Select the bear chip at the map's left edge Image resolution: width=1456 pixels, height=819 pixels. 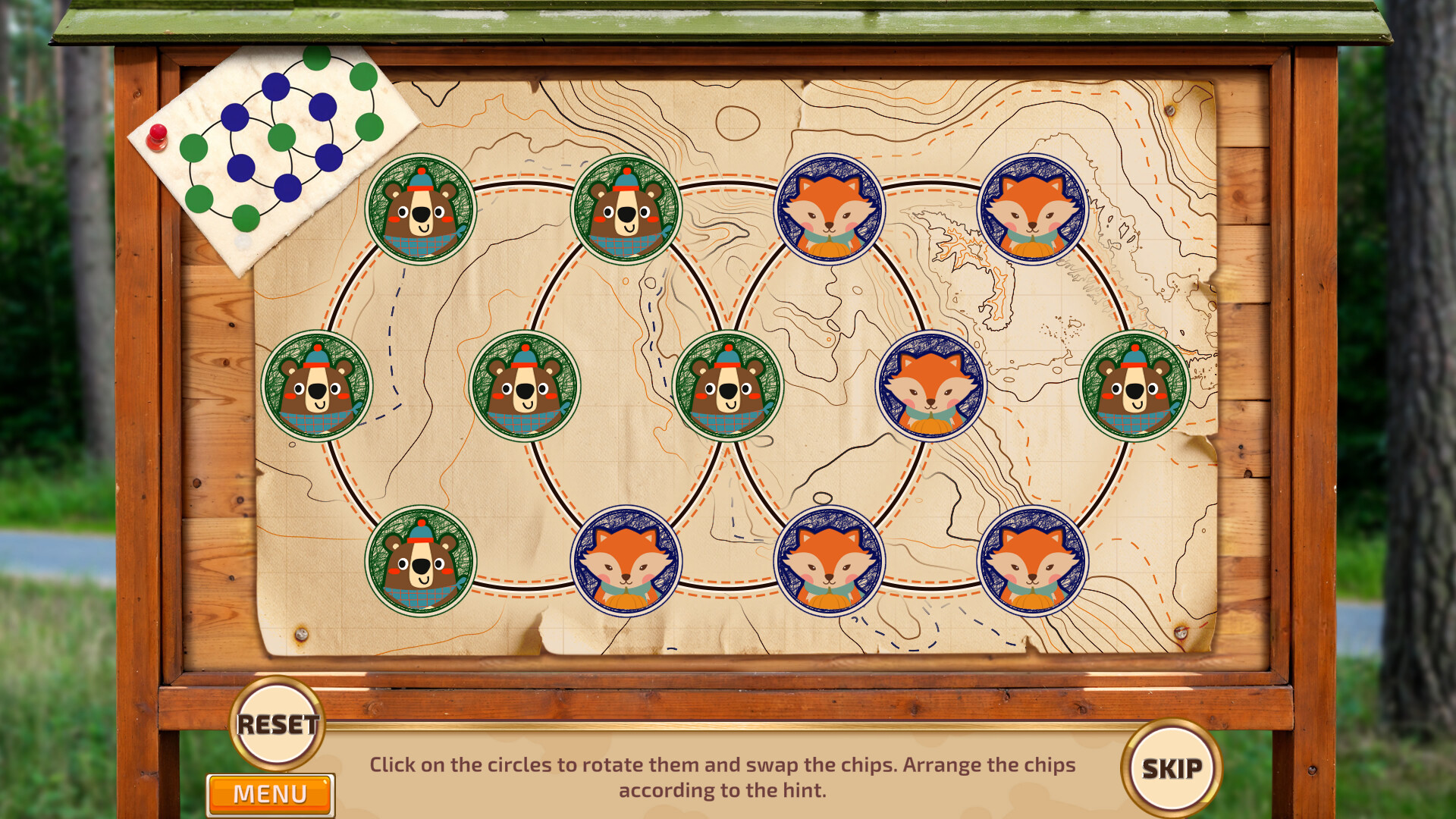pyautogui.click(x=317, y=386)
